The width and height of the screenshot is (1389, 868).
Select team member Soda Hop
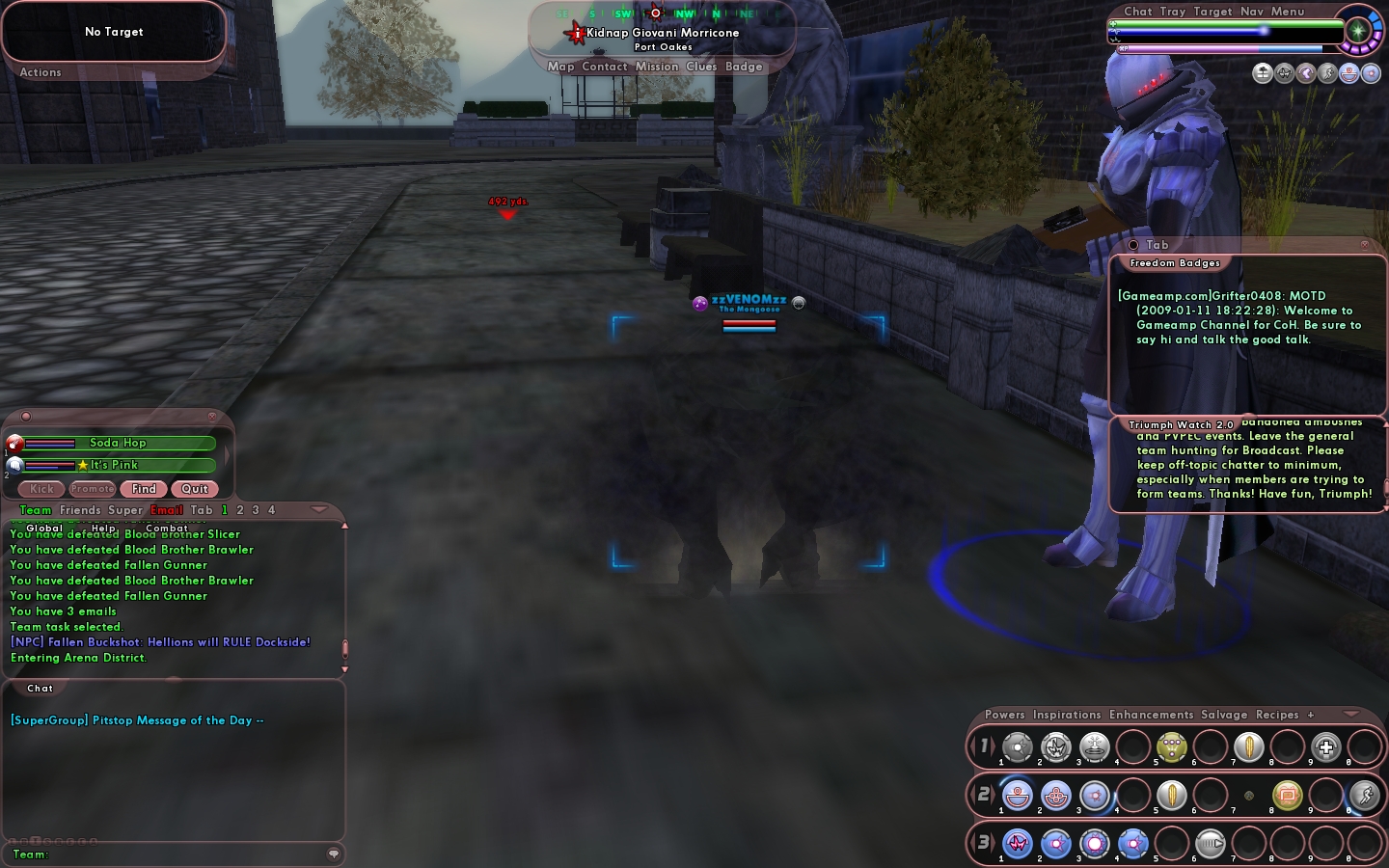118,443
